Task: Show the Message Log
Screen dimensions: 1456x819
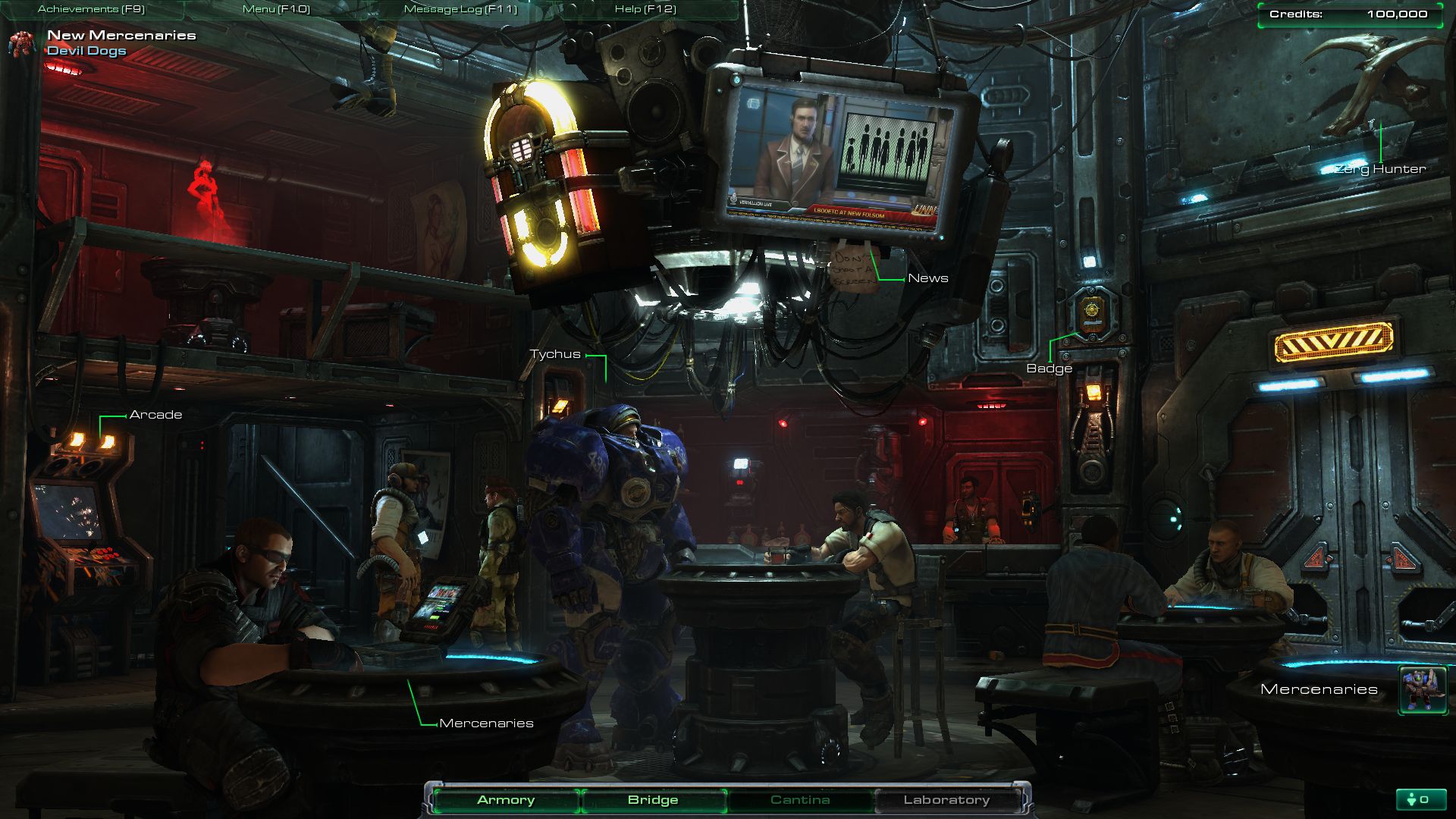Action: [x=460, y=9]
